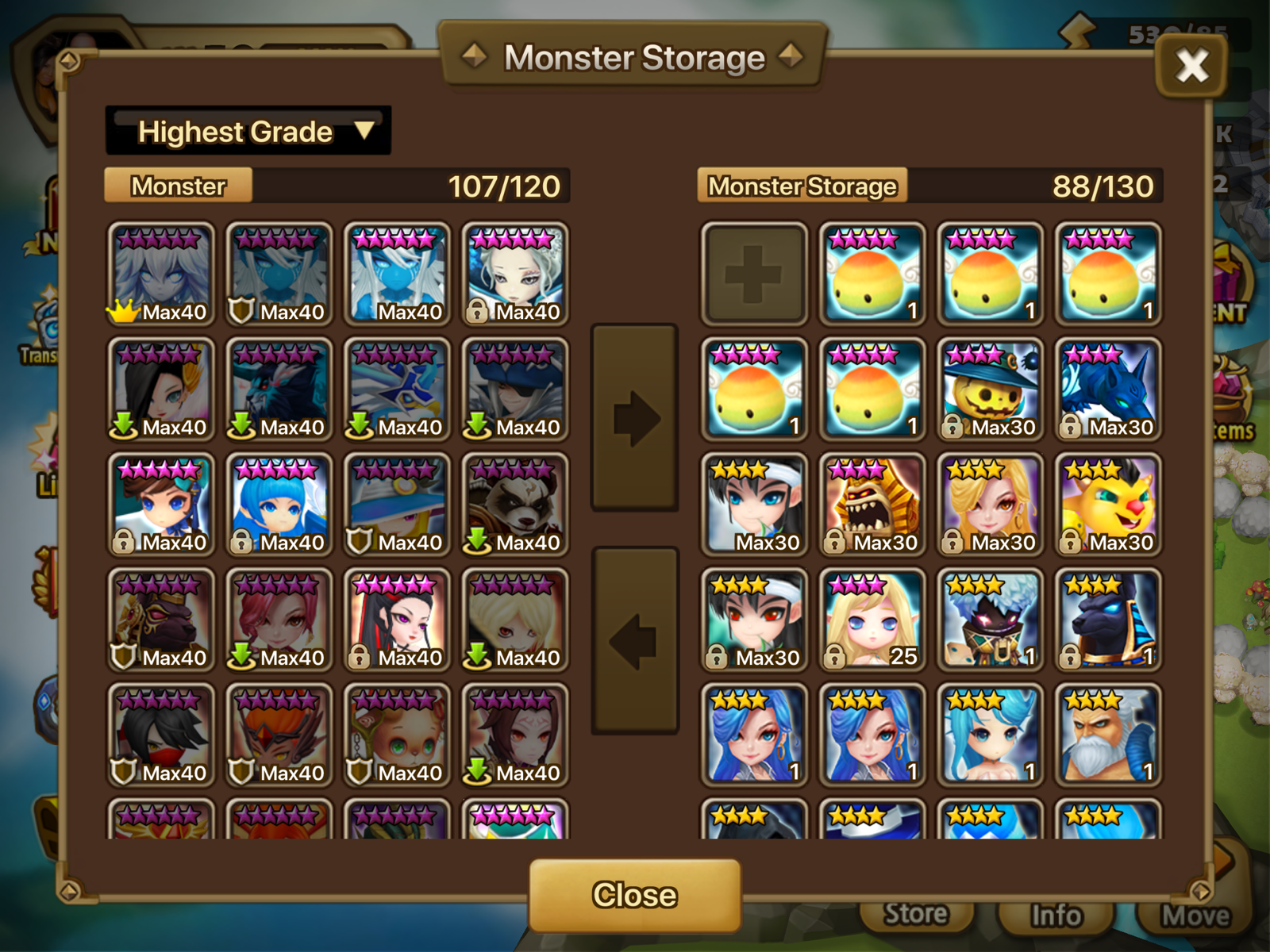Viewport: 1270px width, 952px height.
Task: Select the Monster tab showing 107/120
Action: click(178, 187)
